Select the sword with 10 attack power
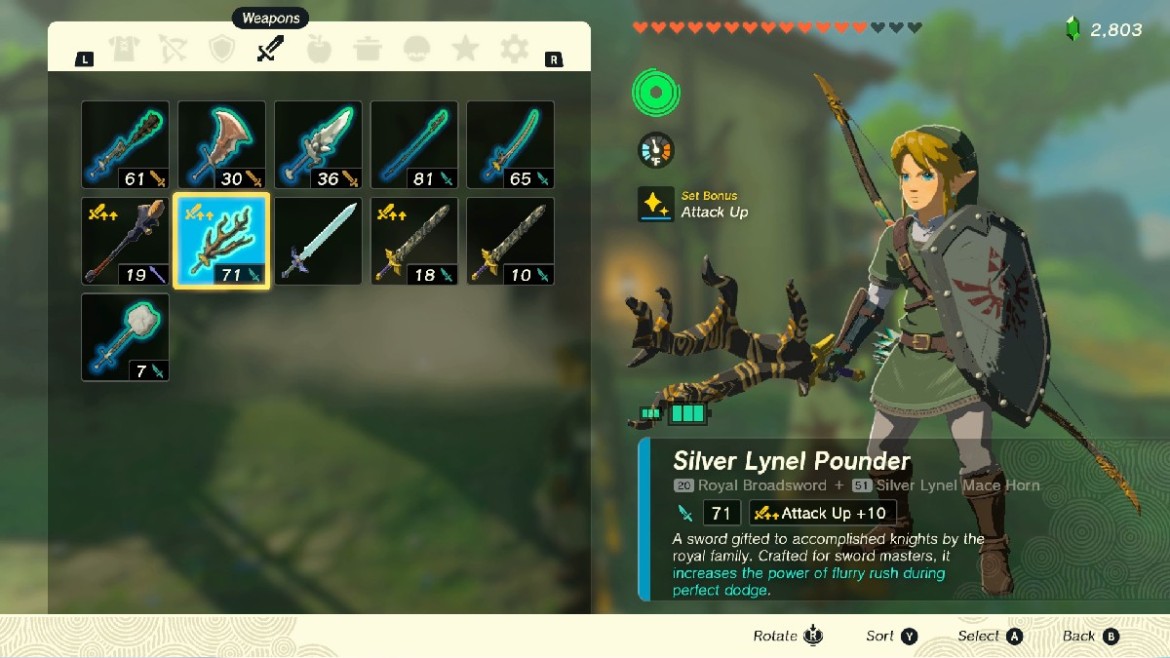1170x658 pixels. [510, 241]
